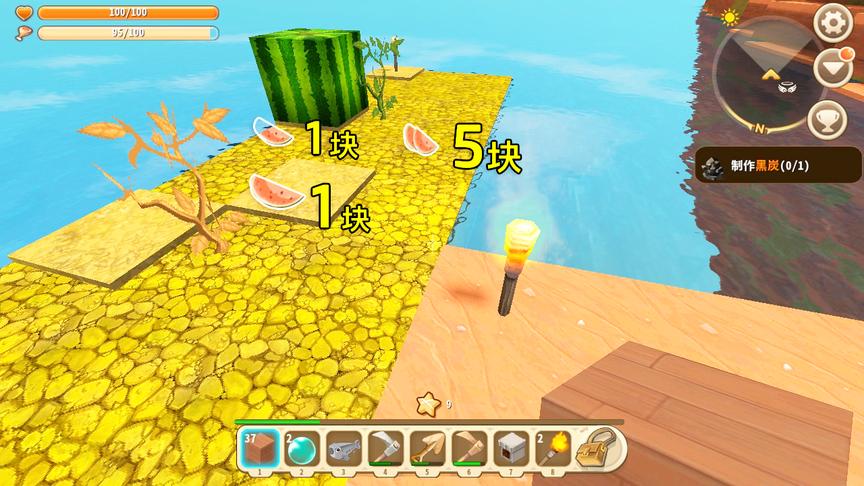The image size is (864, 486).
Task: Choose the grey fish hotbar item
Action: pyautogui.click(x=340, y=449)
